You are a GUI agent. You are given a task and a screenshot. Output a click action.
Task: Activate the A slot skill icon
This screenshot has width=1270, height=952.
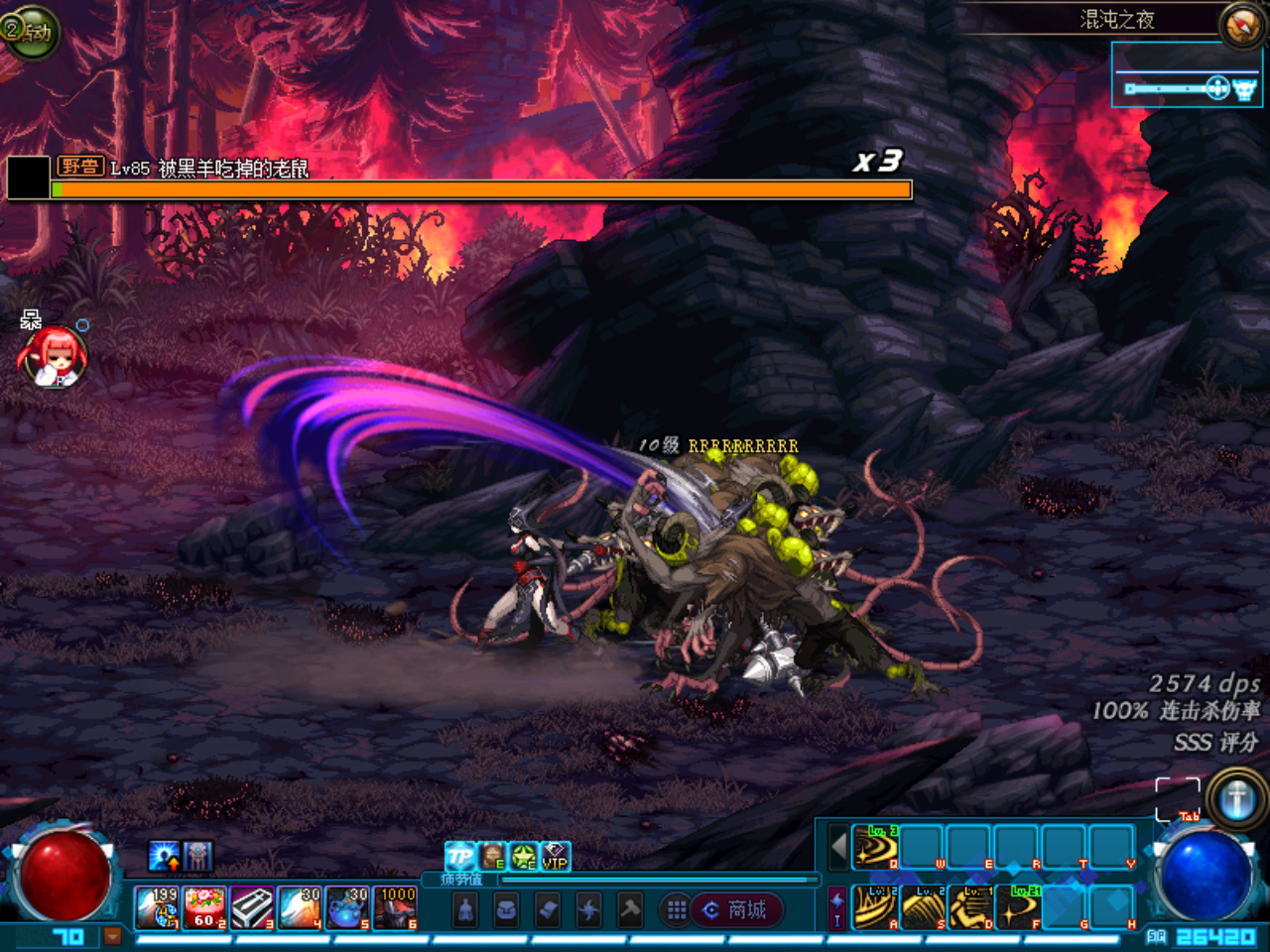click(x=875, y=907)
